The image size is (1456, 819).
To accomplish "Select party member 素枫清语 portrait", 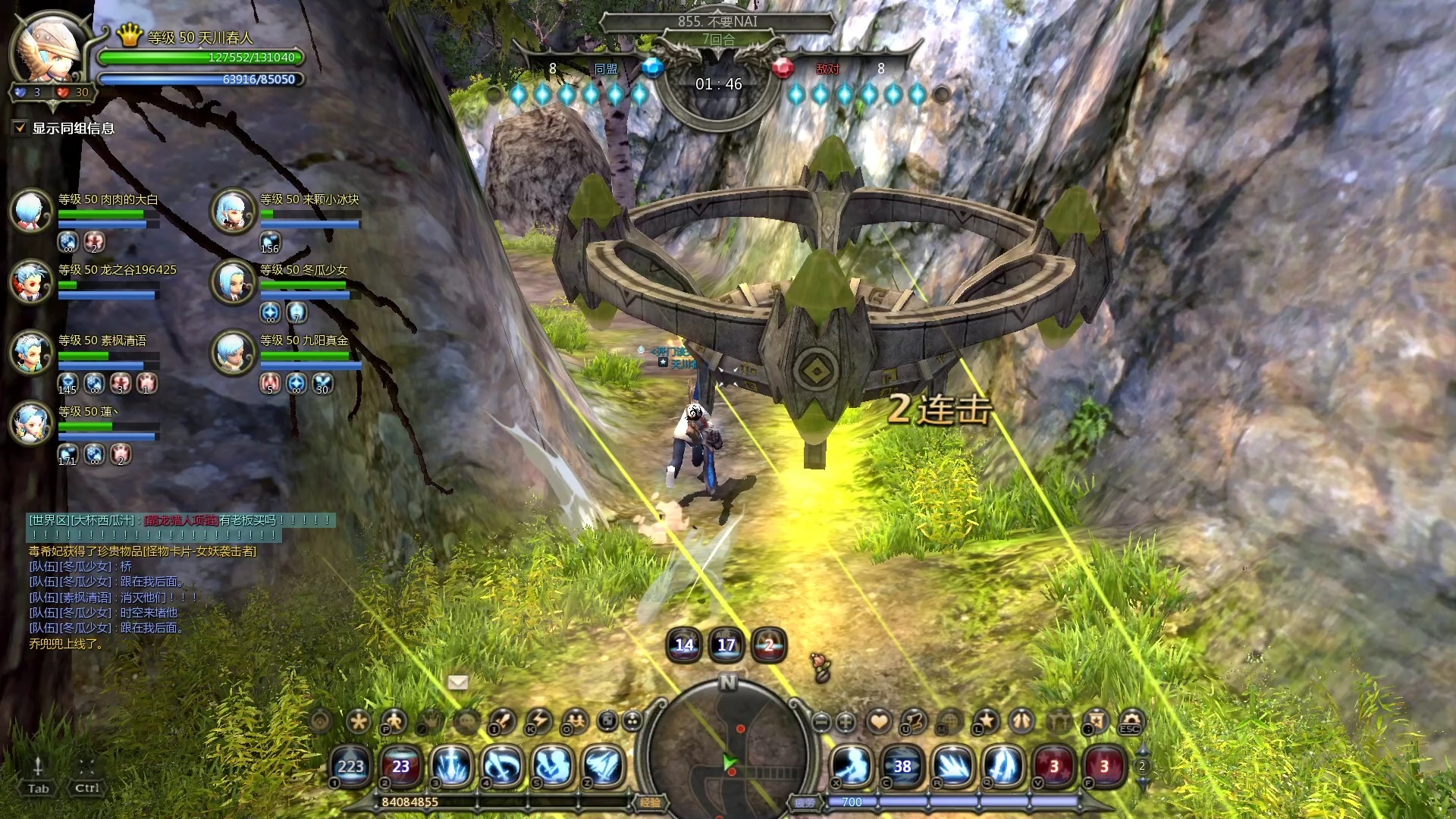I will [31, 352].
